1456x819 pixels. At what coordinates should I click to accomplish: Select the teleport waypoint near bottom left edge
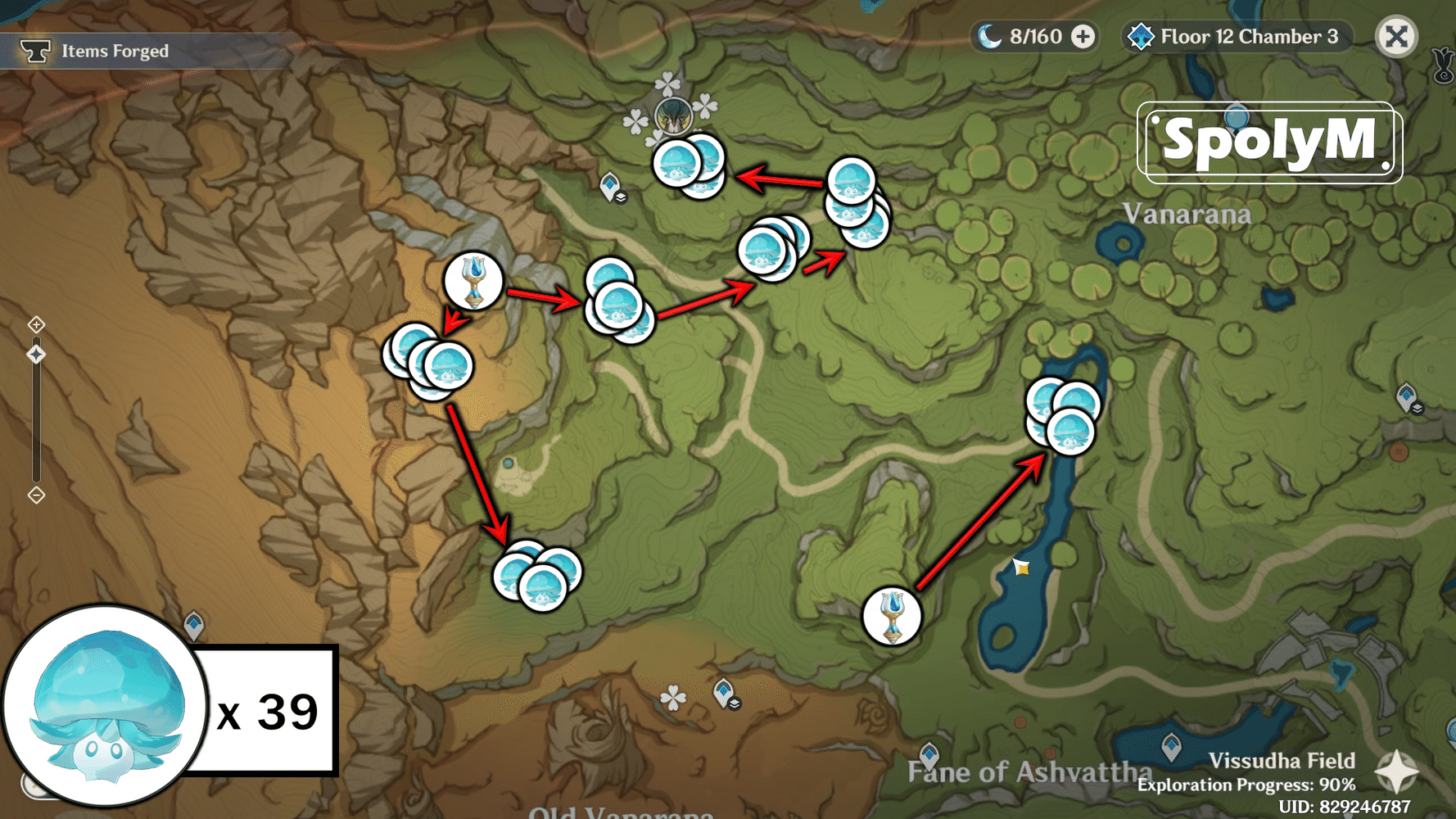pos(195,625)
